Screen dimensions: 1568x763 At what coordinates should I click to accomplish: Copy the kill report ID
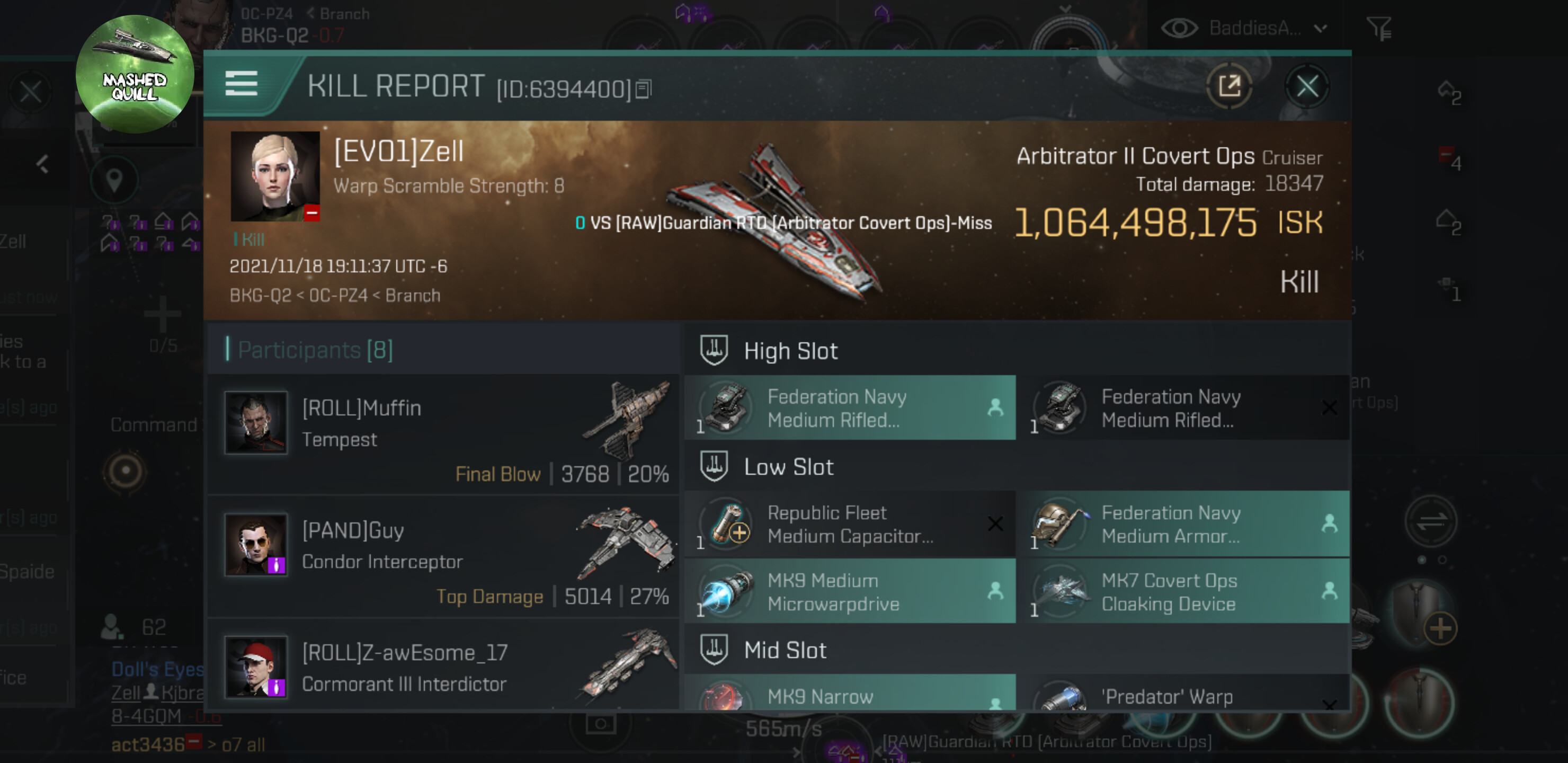[644, 90]
